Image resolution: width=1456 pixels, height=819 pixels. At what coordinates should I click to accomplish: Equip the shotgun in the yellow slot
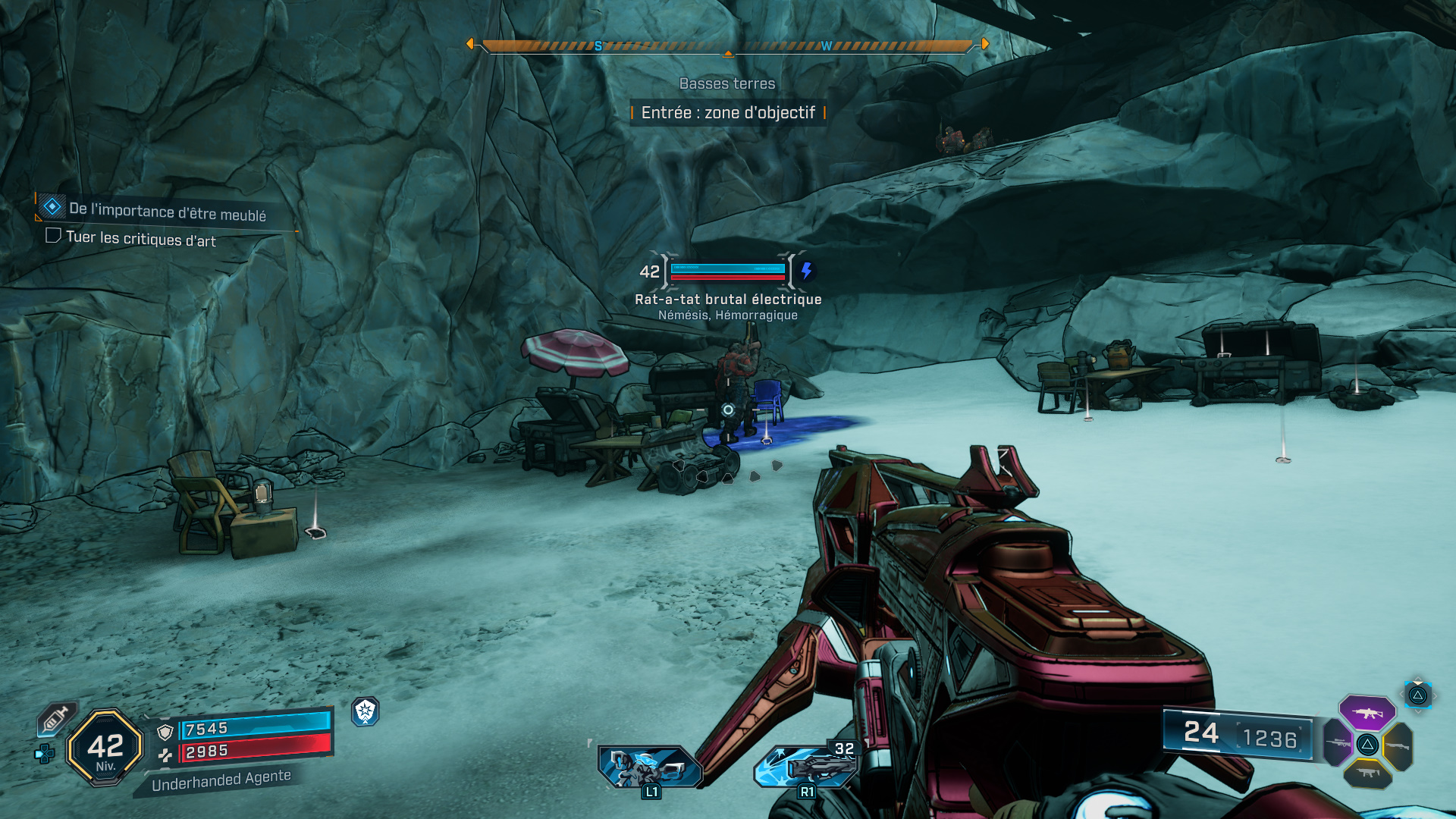point(1398,746)
